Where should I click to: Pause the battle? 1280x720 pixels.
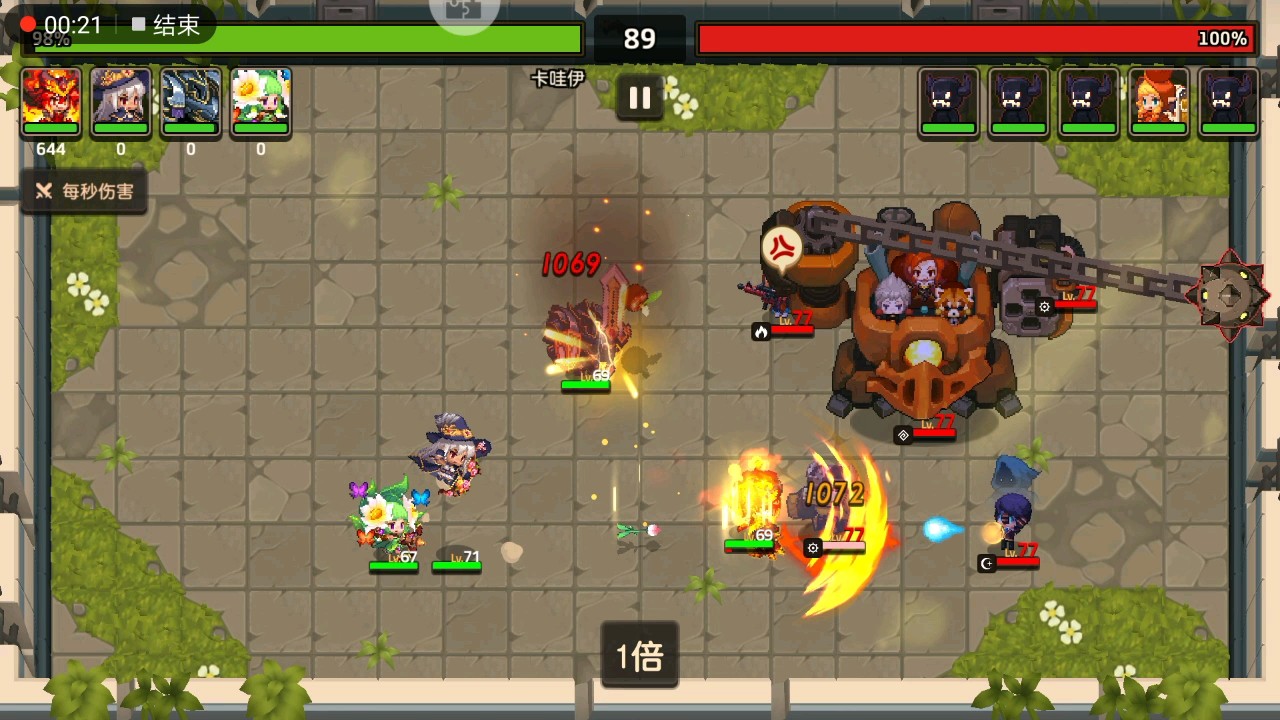[640, 98]
